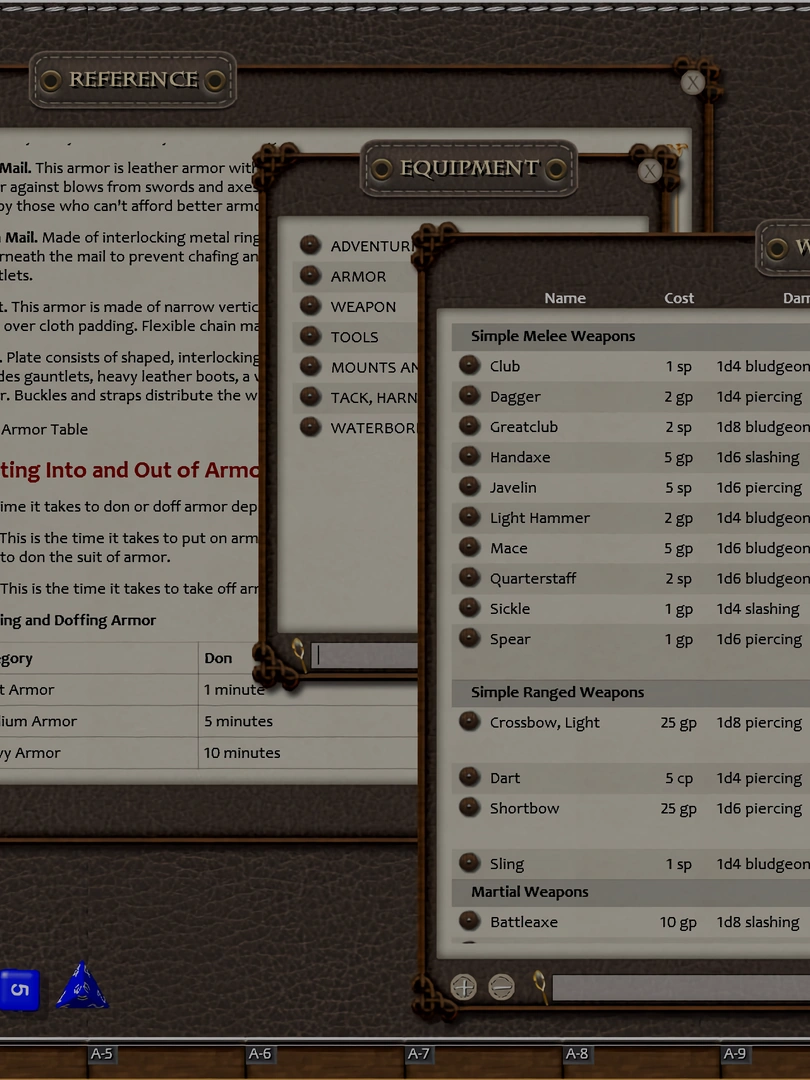The image size is (810, 1080).
Task: Select the Light Crossbow entry
Action: 544,722
